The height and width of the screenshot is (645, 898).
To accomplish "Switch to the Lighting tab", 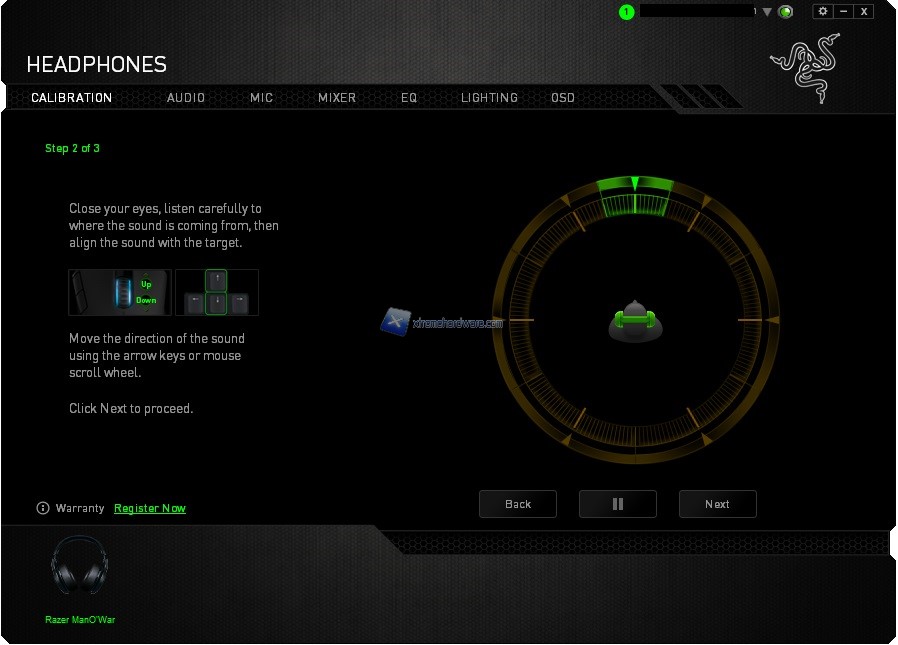I will [x=489, y=98].
